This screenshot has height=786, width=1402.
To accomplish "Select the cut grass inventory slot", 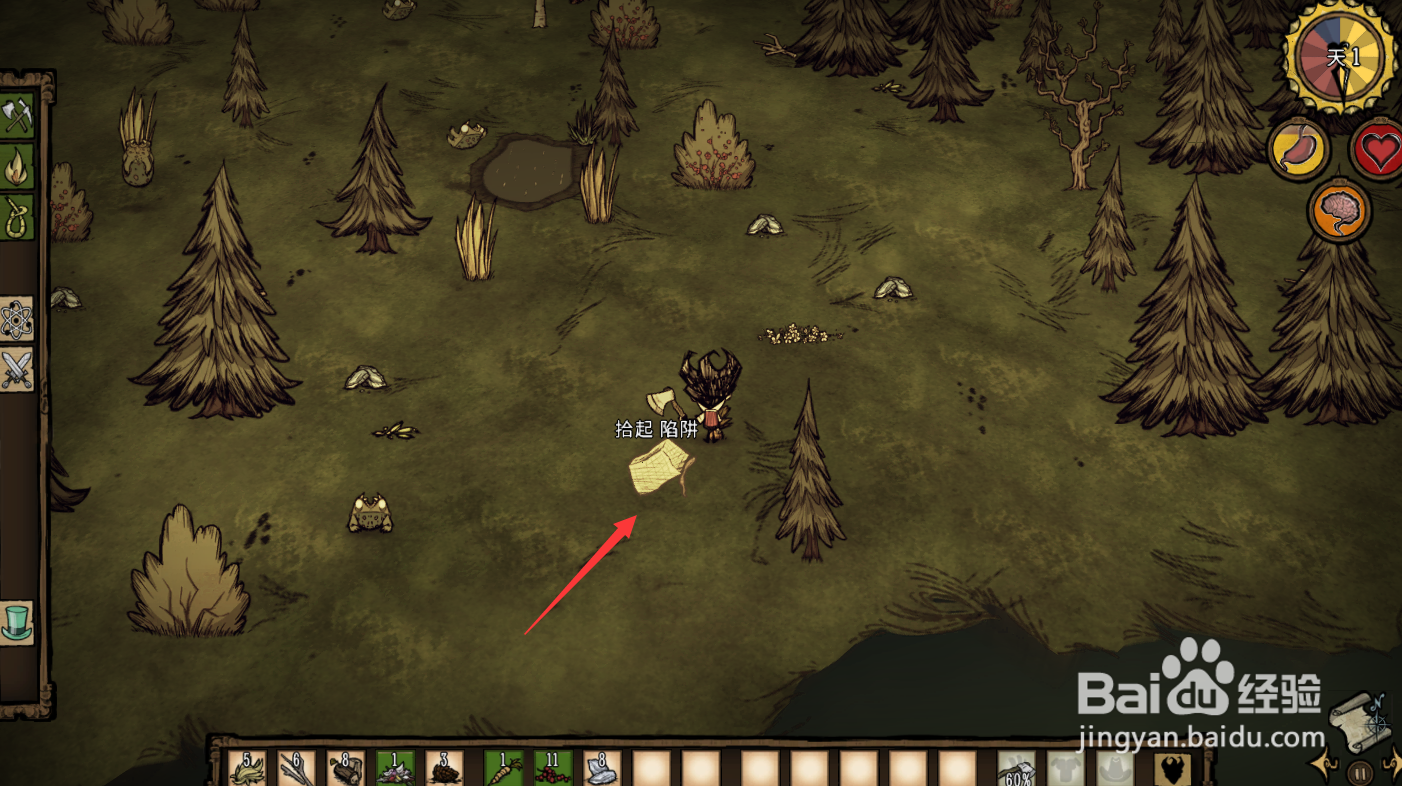I will tap(246, 768).
